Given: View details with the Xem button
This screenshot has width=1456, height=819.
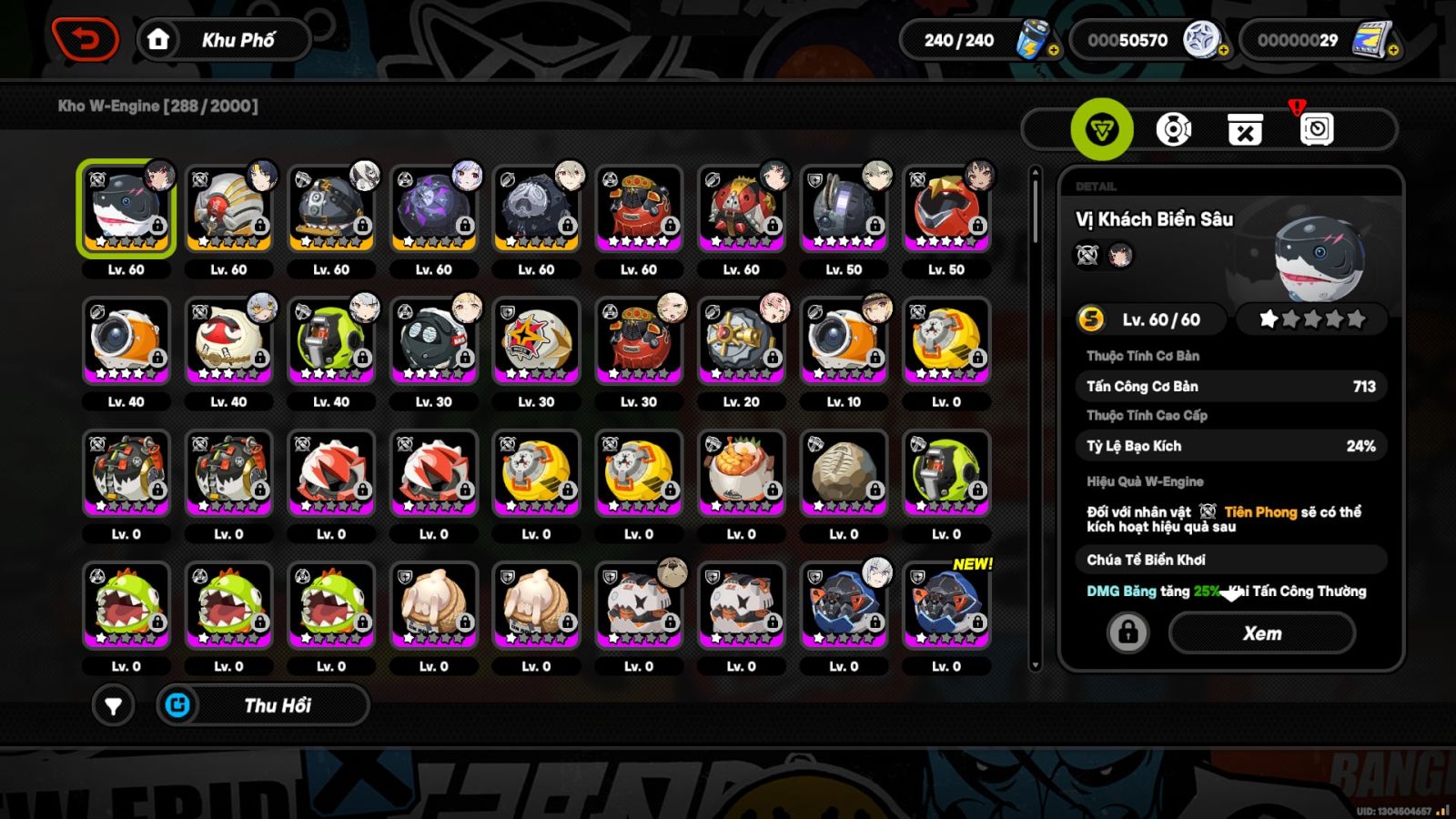Looking at the screenshot, I should pos(1262,633).
